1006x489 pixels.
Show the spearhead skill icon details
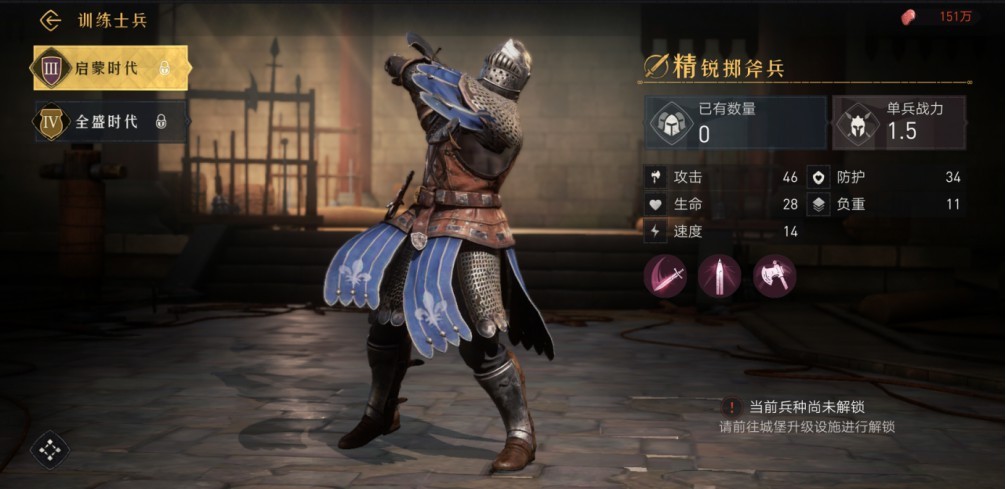click(x=720, y=275)
